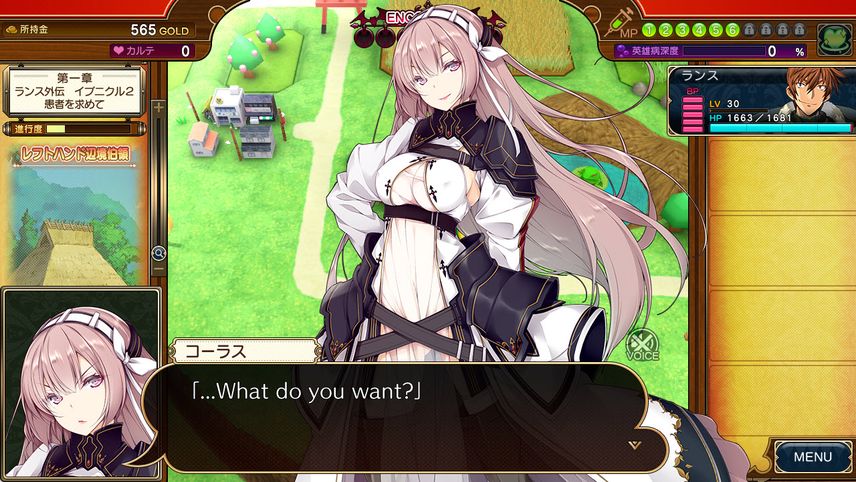Image resolution: width=856 pixels, height=482 pixels.
Task: Select the green MP orb numbered 1
Action: [x=649, y=30]
